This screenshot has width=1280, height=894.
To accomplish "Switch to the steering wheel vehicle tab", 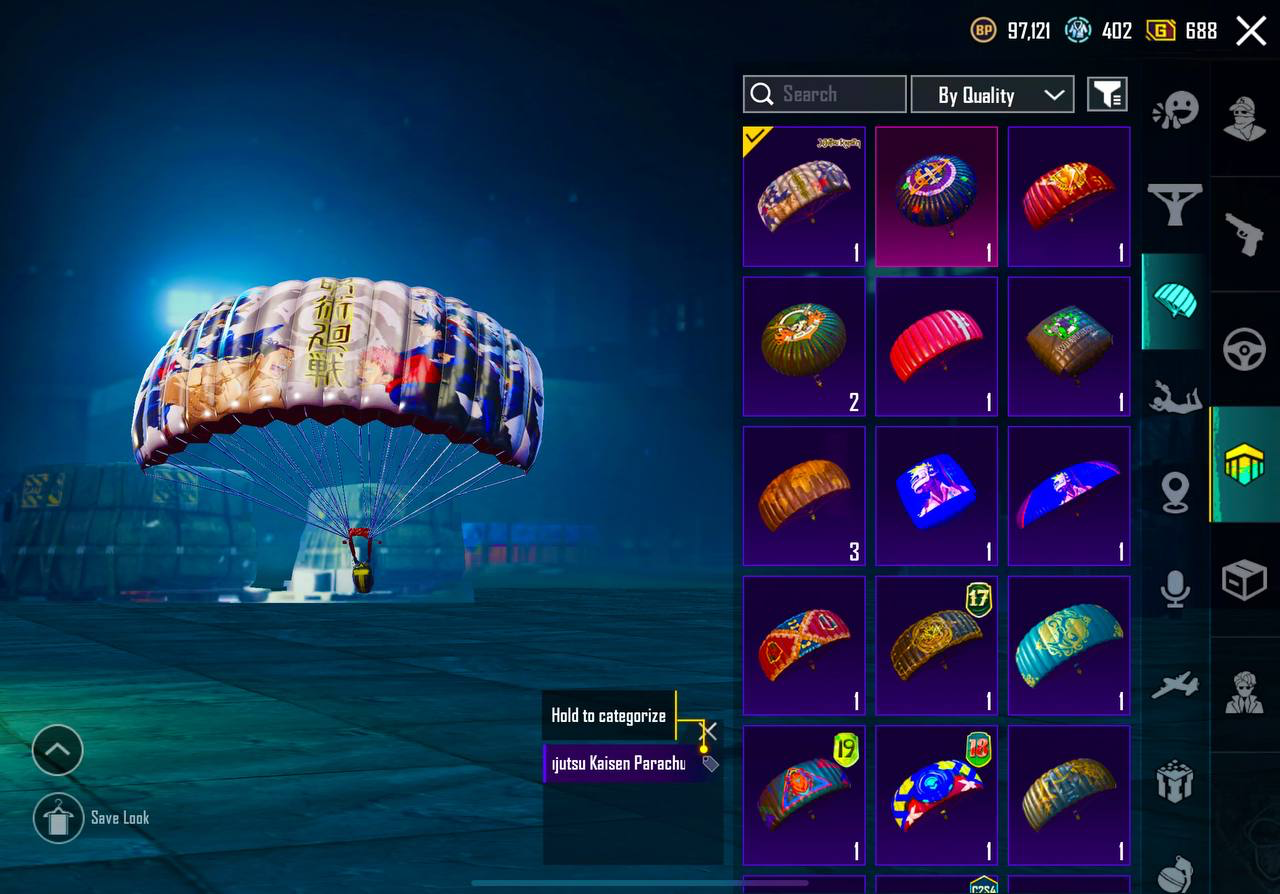I will (x=1245, y=350).
